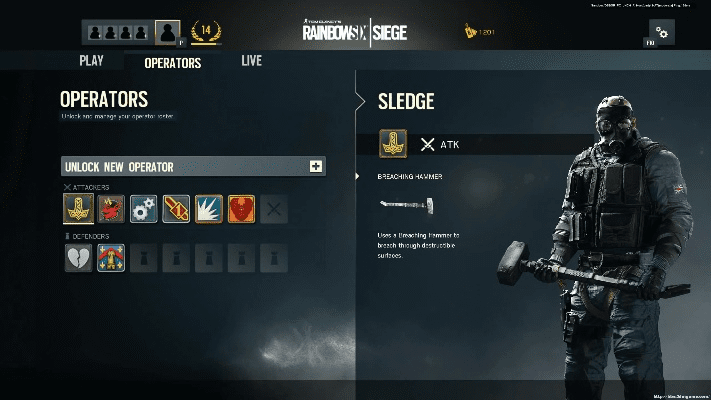The width and height of the screenshot is (711, 400).
Task: View the level 14 rank badge
Action: [x=205, y=32]
